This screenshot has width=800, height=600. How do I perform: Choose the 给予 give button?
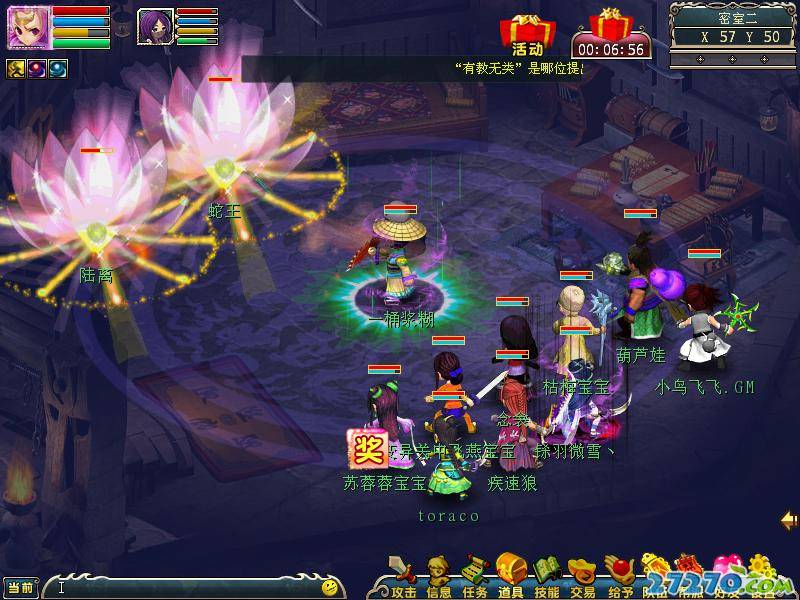coord(620,574)
